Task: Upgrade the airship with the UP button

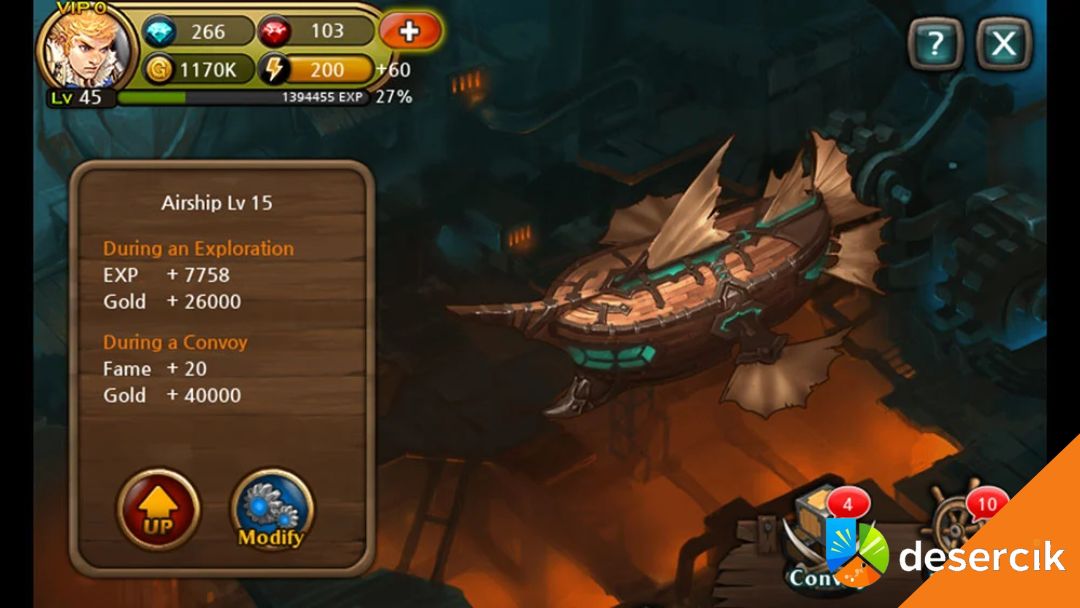Action: click(x=159, y=509)
